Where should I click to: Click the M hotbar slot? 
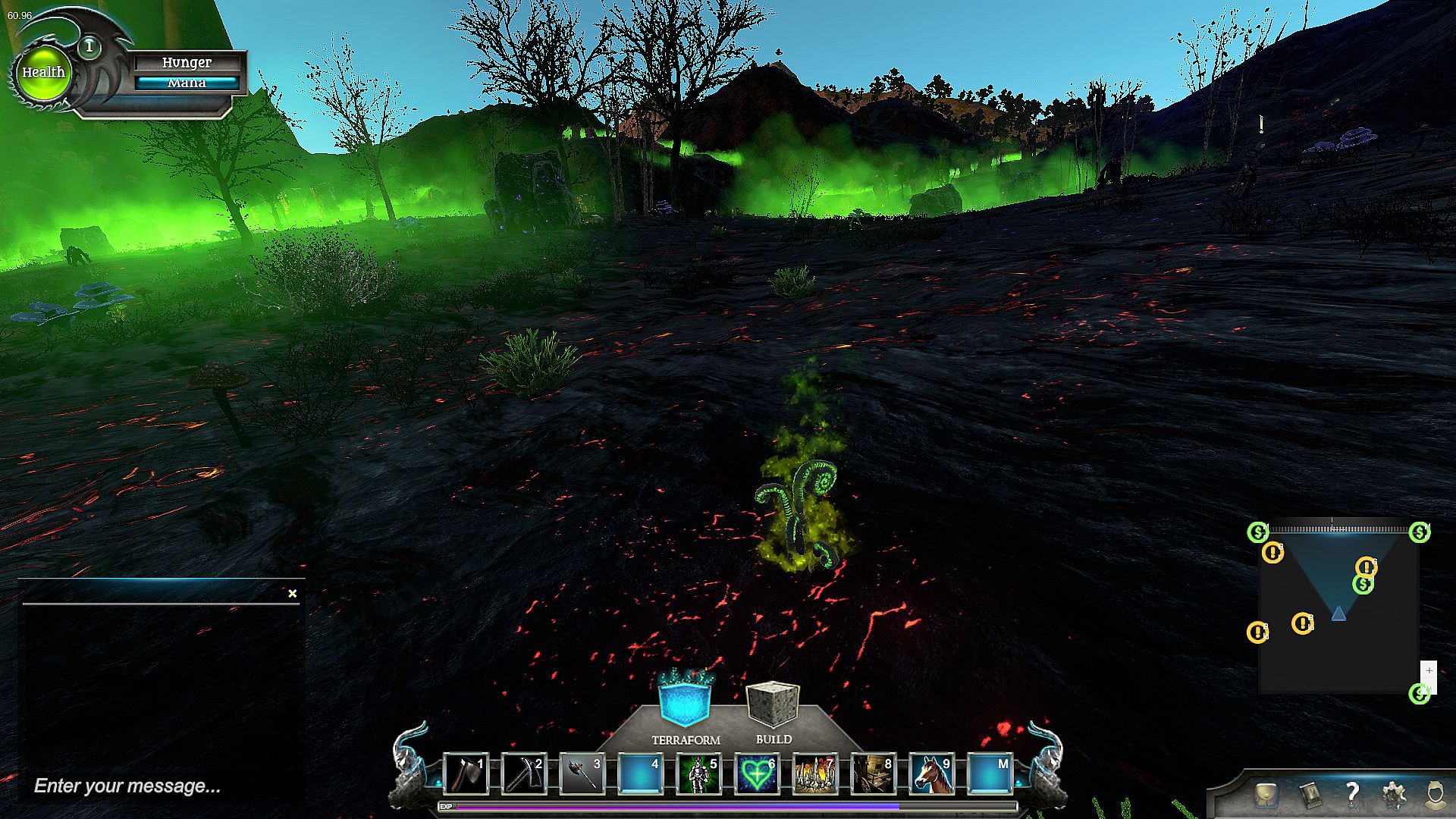click(x=990, y=774)
